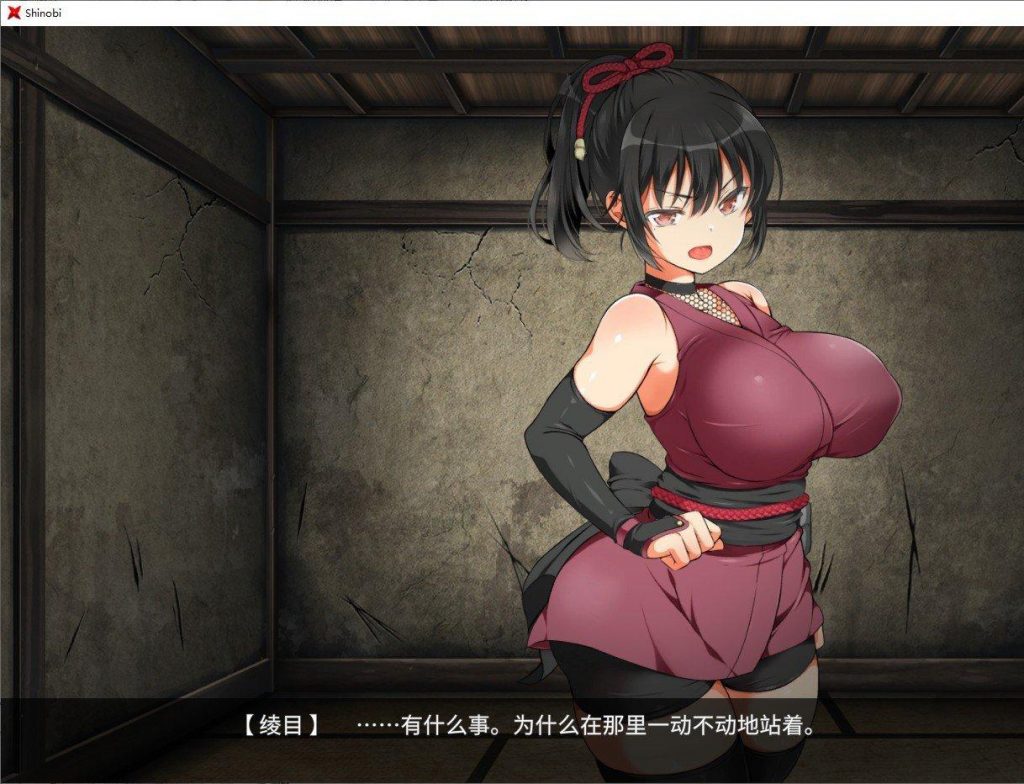
Task: Open the Shinobi window icon menu
Action: (x=13, y=12)
